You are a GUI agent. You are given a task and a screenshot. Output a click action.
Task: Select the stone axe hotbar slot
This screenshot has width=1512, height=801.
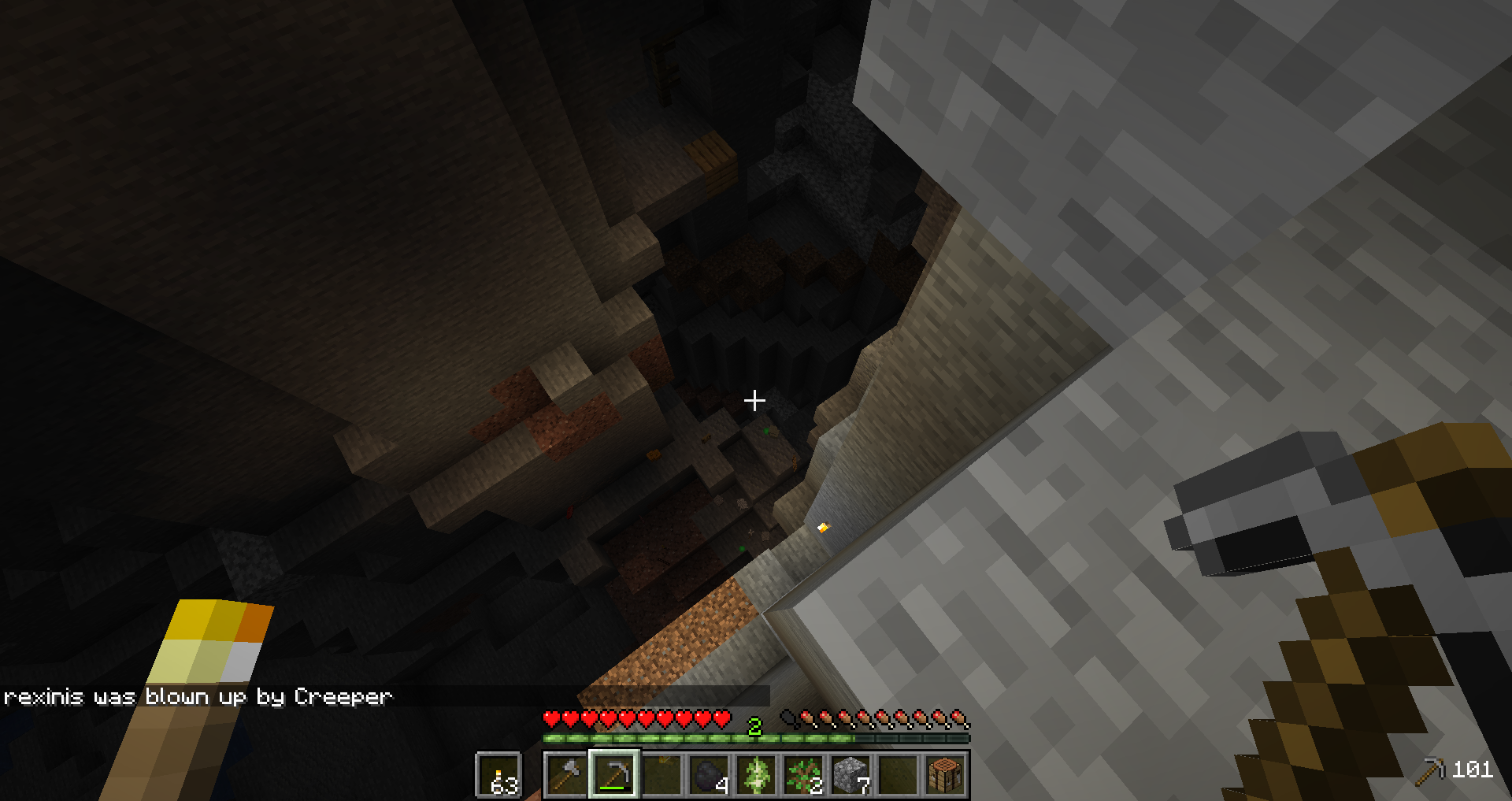[566, 774]
